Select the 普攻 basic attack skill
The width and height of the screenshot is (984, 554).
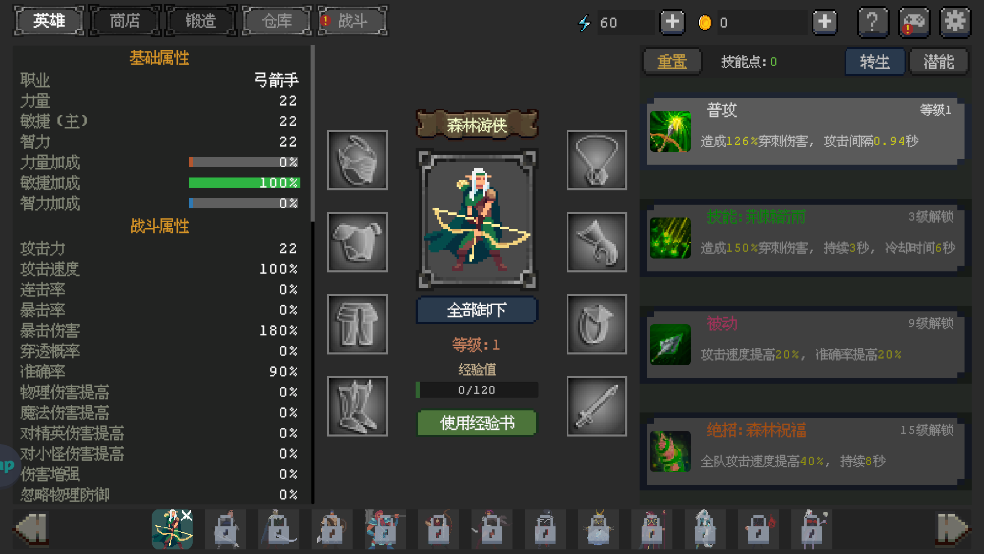tap(805, 130)
